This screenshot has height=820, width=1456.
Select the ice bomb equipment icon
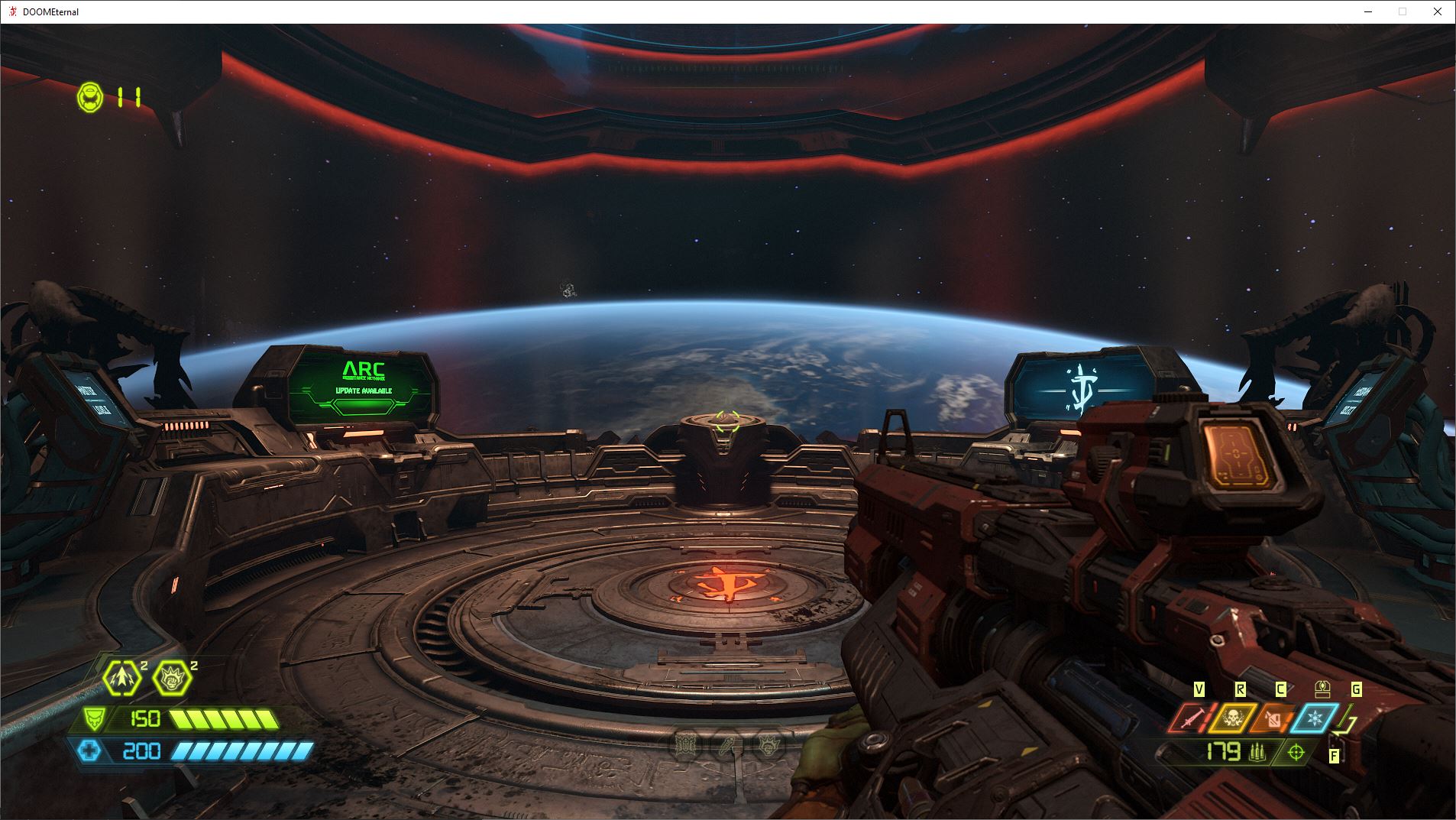[x=1314, y=718]
